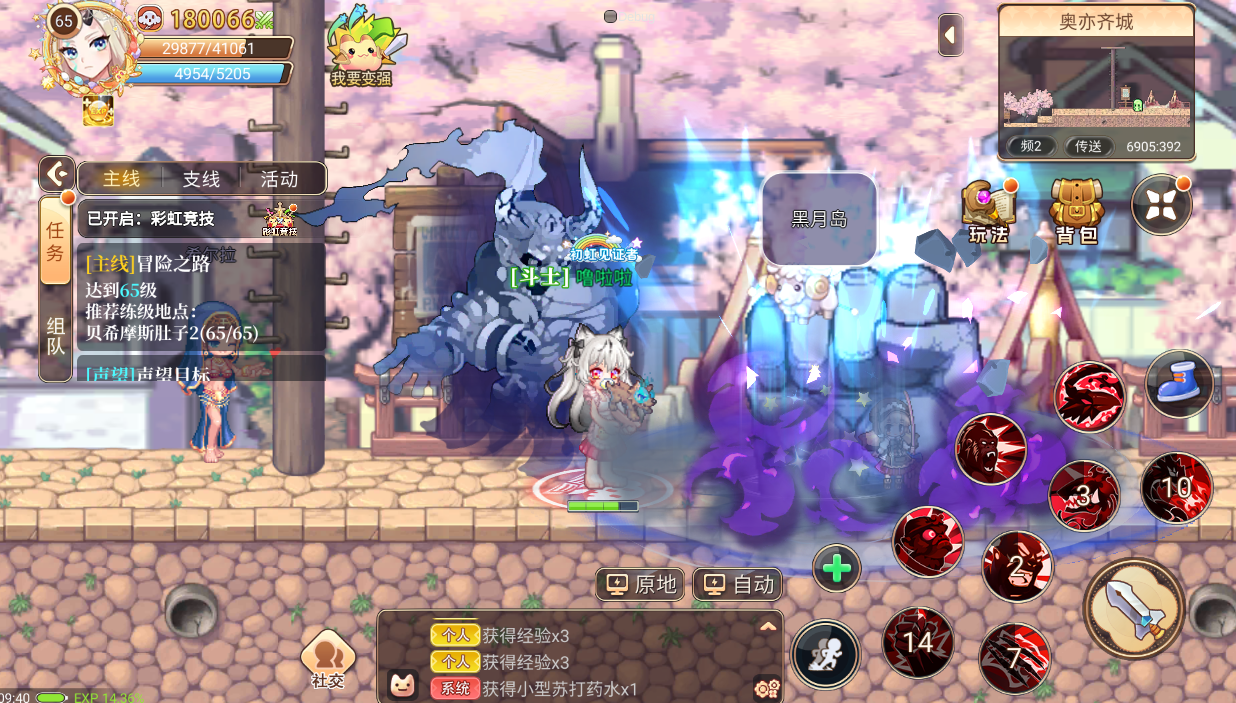Screen dimensions: 1236x703
Task: Select the 主线 main quest tab
Action: pyautogui.click(x=122, y=179)
